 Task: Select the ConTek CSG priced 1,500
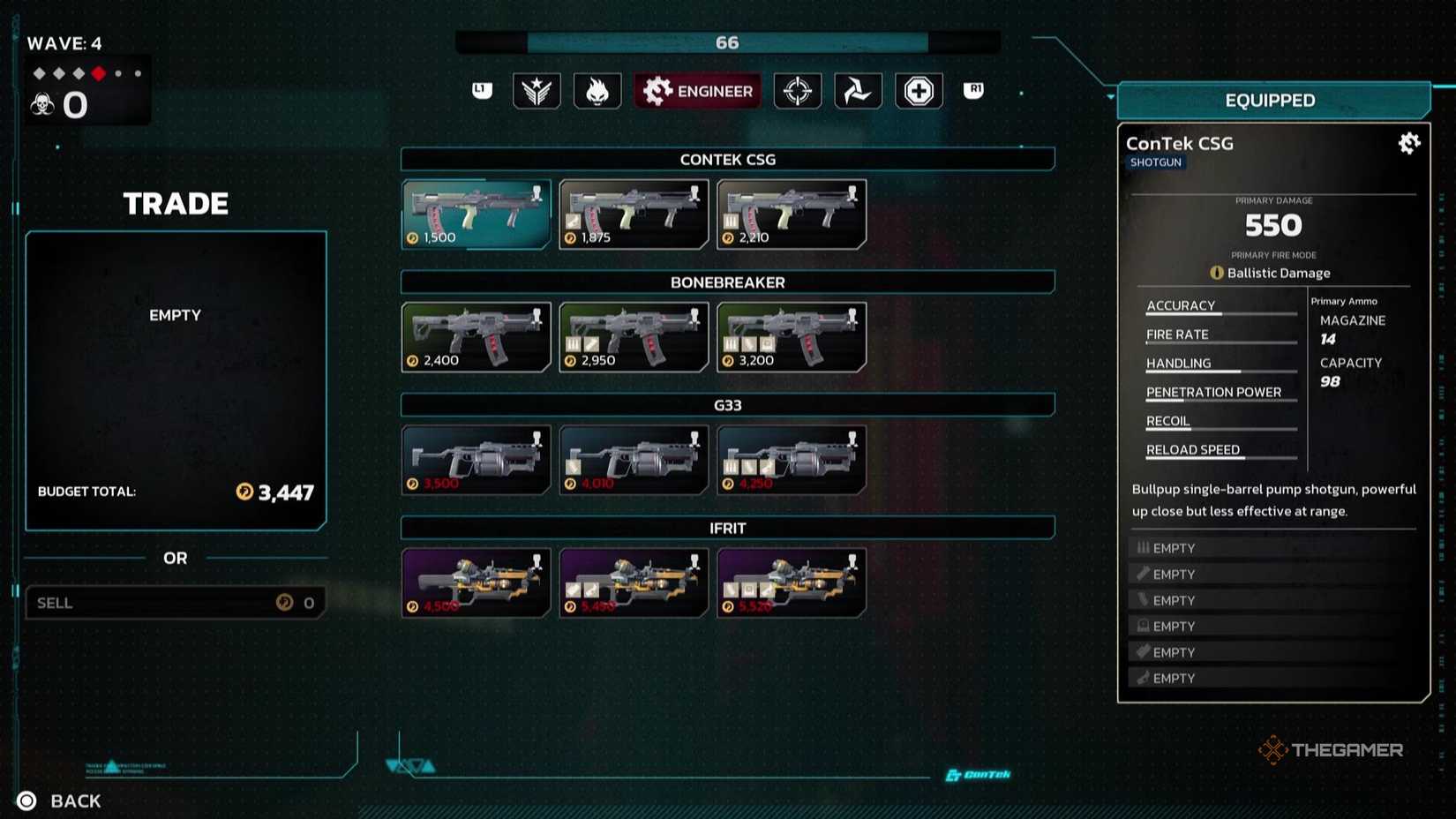pyautogui.click(x=477, y=214)
